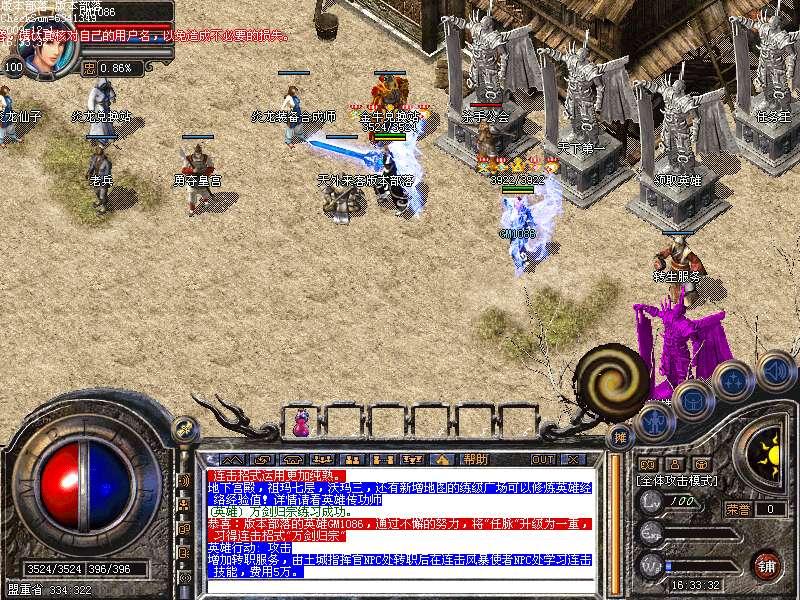The width and height of the screenshot is (800, 600).
Task: Open the bag inventory round button
Action: (x=692, y=402)
